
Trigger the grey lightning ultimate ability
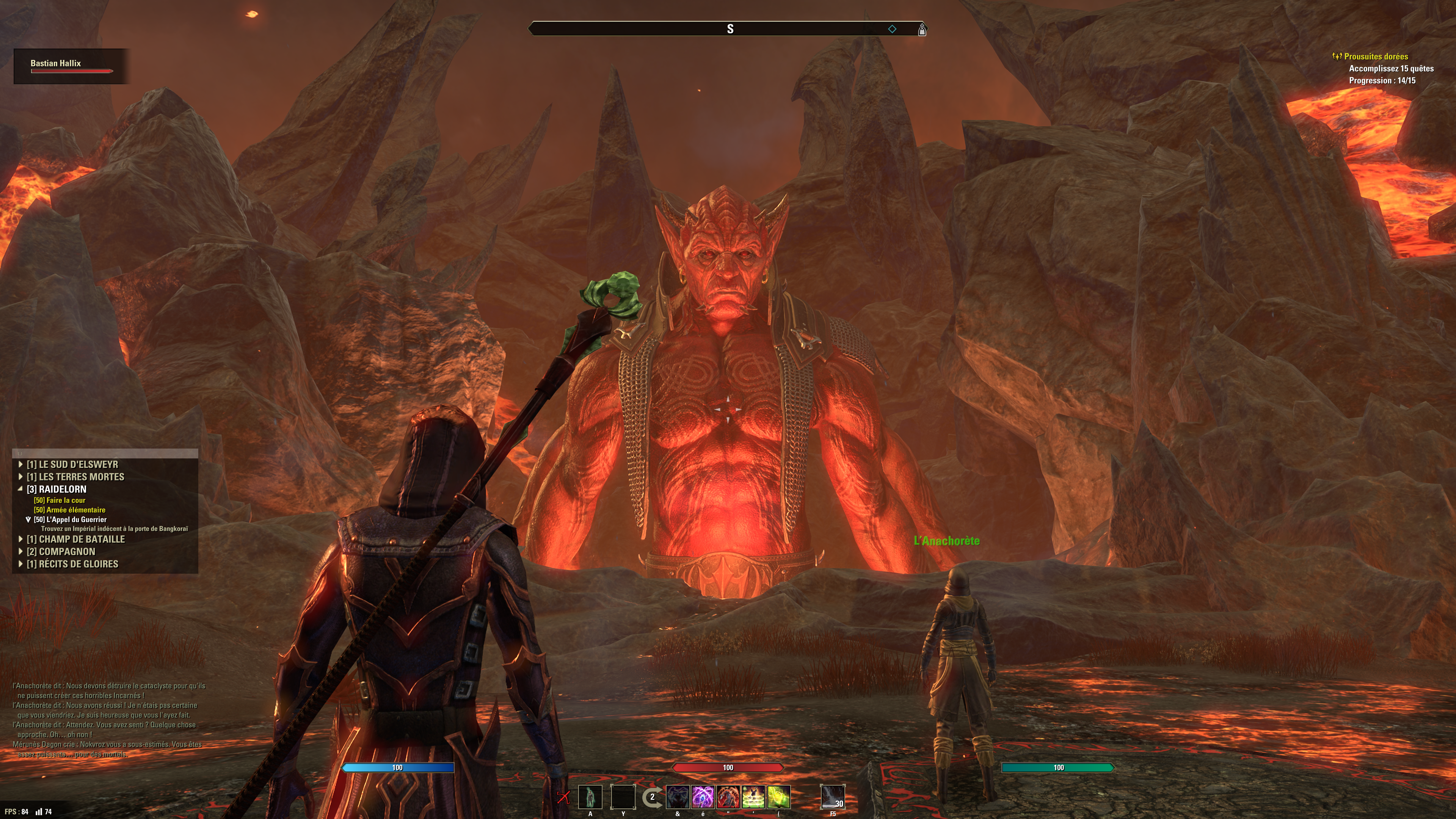click(833, 797)
